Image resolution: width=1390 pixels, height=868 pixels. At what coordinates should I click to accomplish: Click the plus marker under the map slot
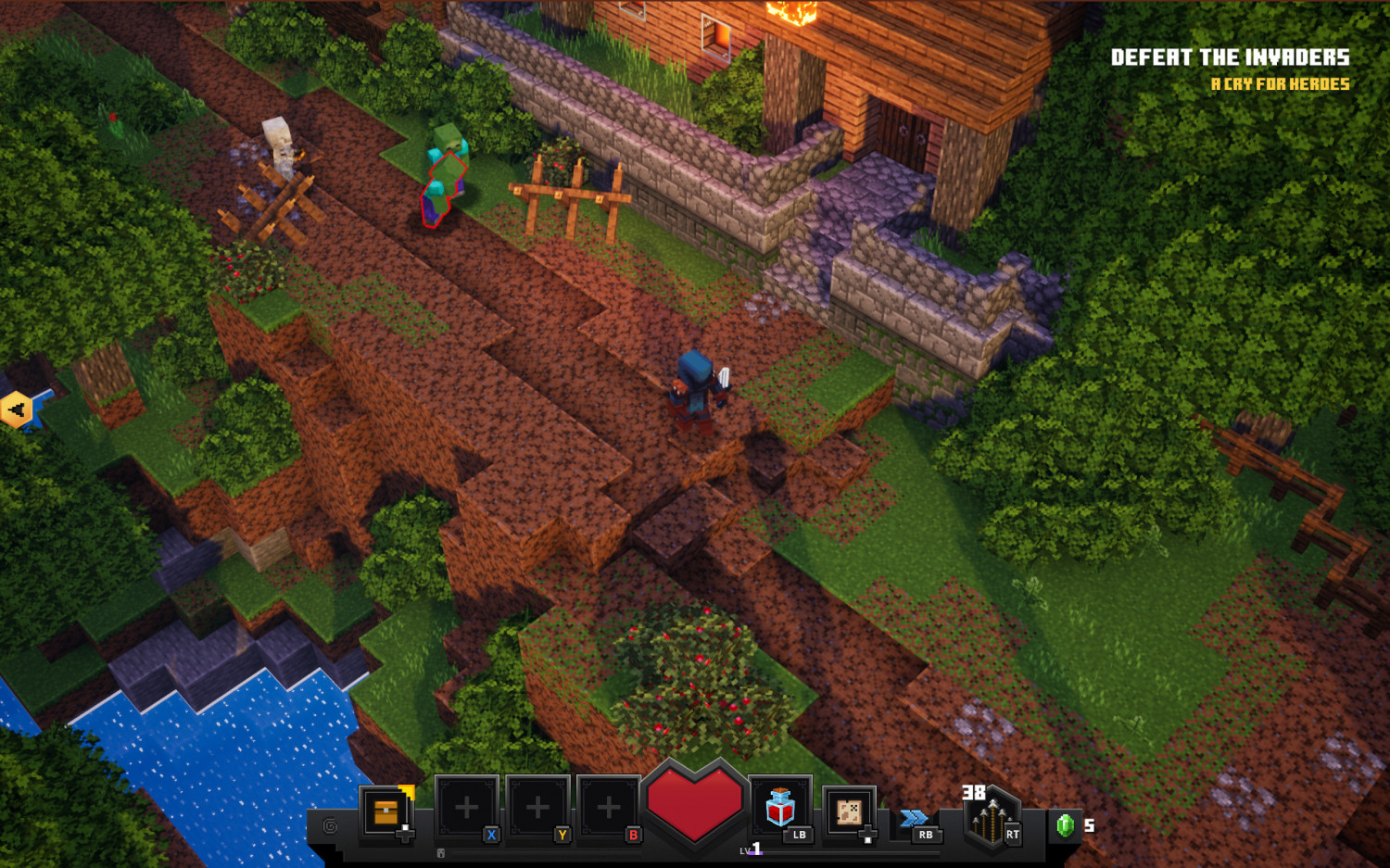point(867,834)
